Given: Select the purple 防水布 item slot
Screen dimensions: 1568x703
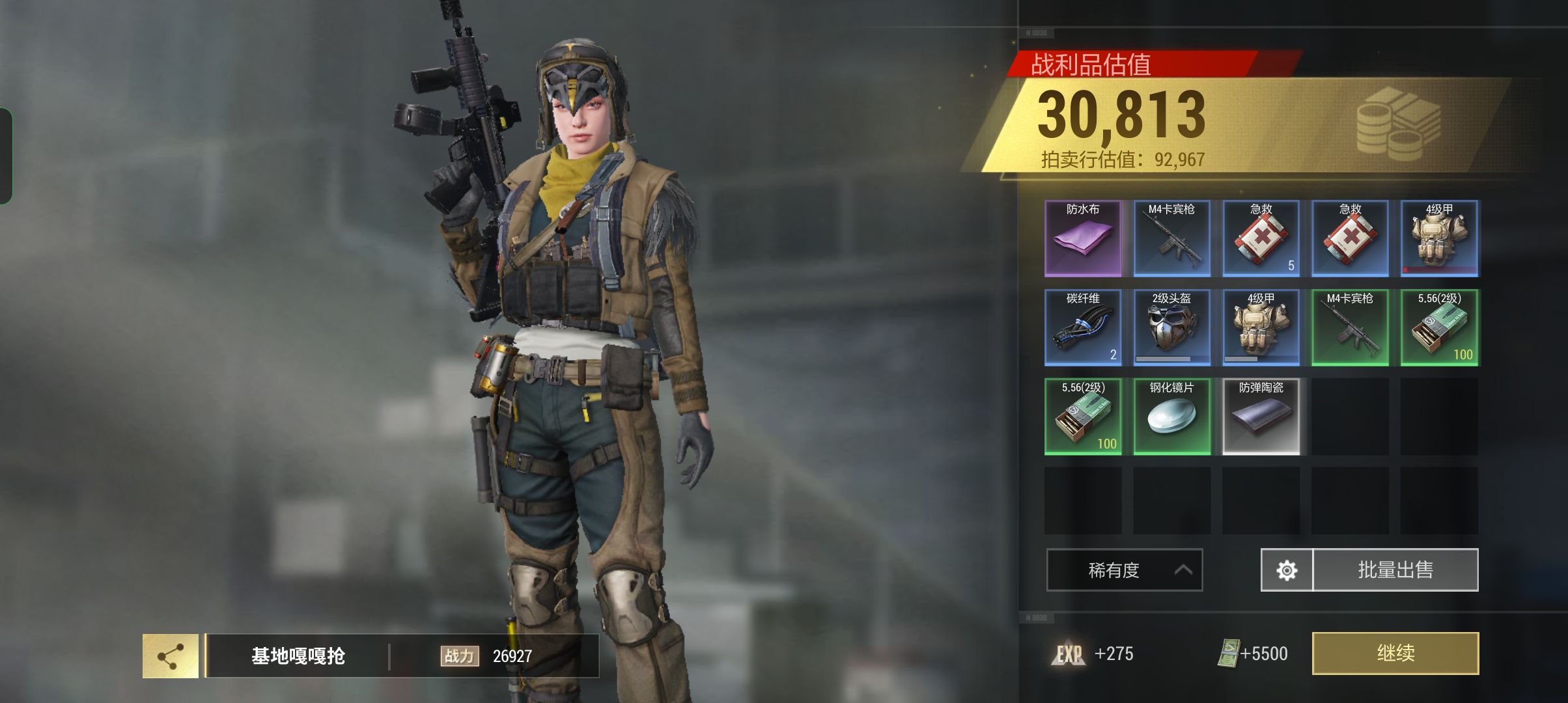Looking at the screenshot, I should click(x=1083, y=238).
